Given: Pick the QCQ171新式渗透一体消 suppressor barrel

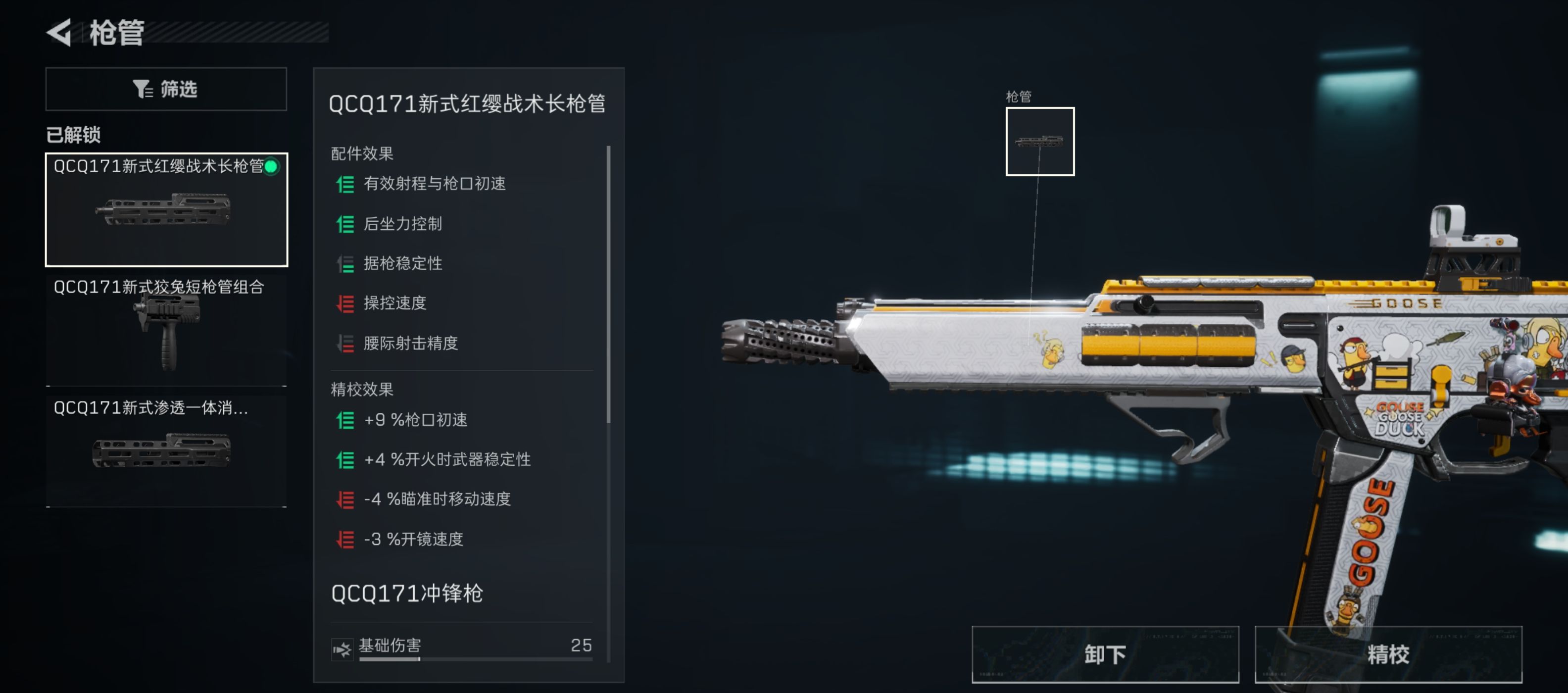Looking at the screenshot, I should [x=166, y=450].
